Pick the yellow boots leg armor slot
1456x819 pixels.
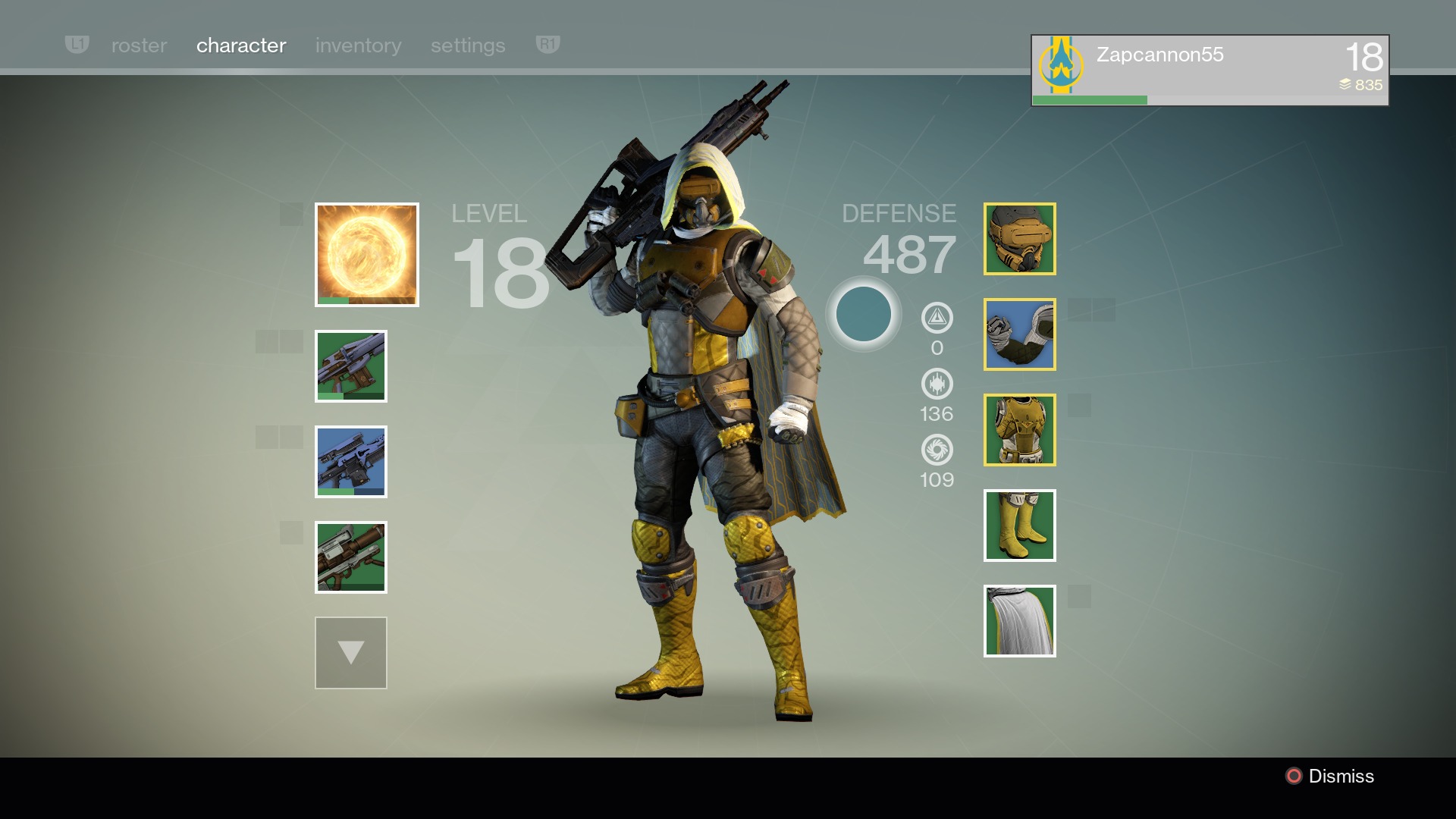[x=1020, y=526]
